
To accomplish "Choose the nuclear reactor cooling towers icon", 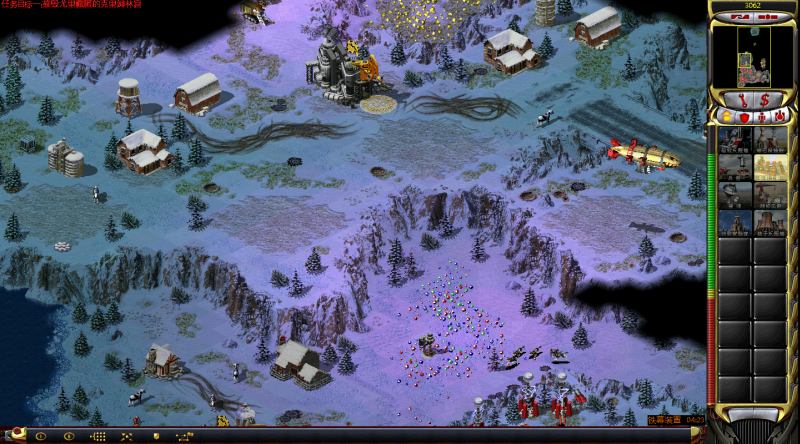I will coord(769,221).
